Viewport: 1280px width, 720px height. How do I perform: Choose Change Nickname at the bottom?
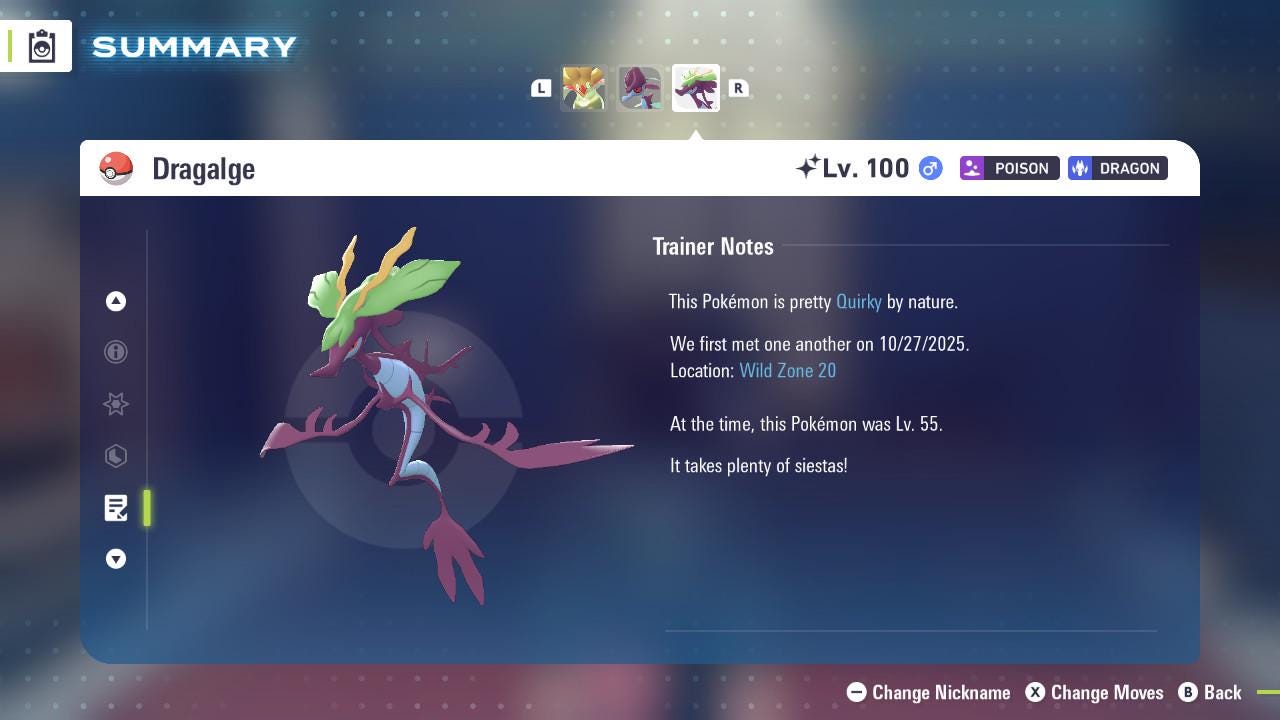tap(928, 692)
